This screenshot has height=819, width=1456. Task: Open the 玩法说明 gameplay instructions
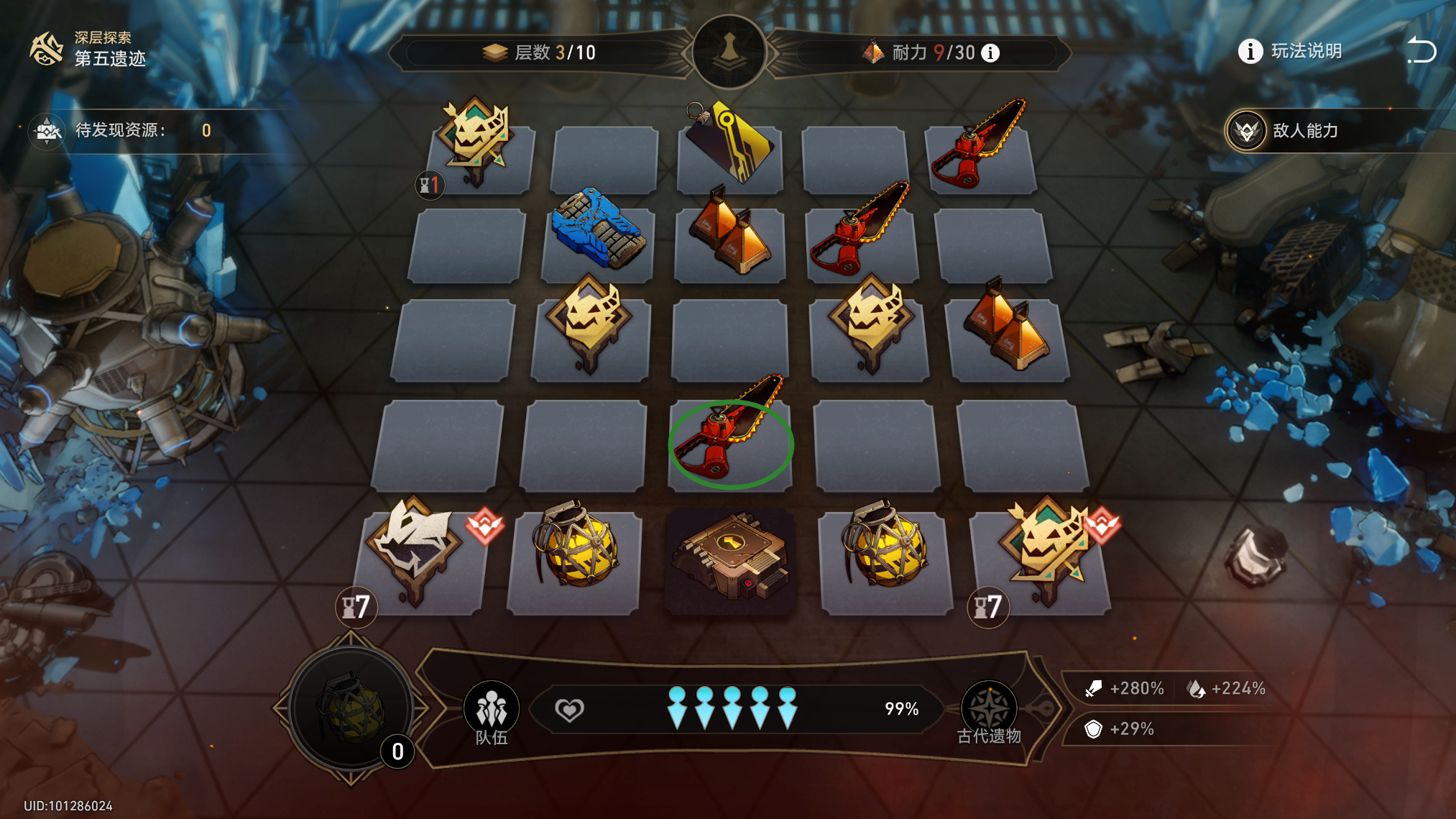[1291, 52]
